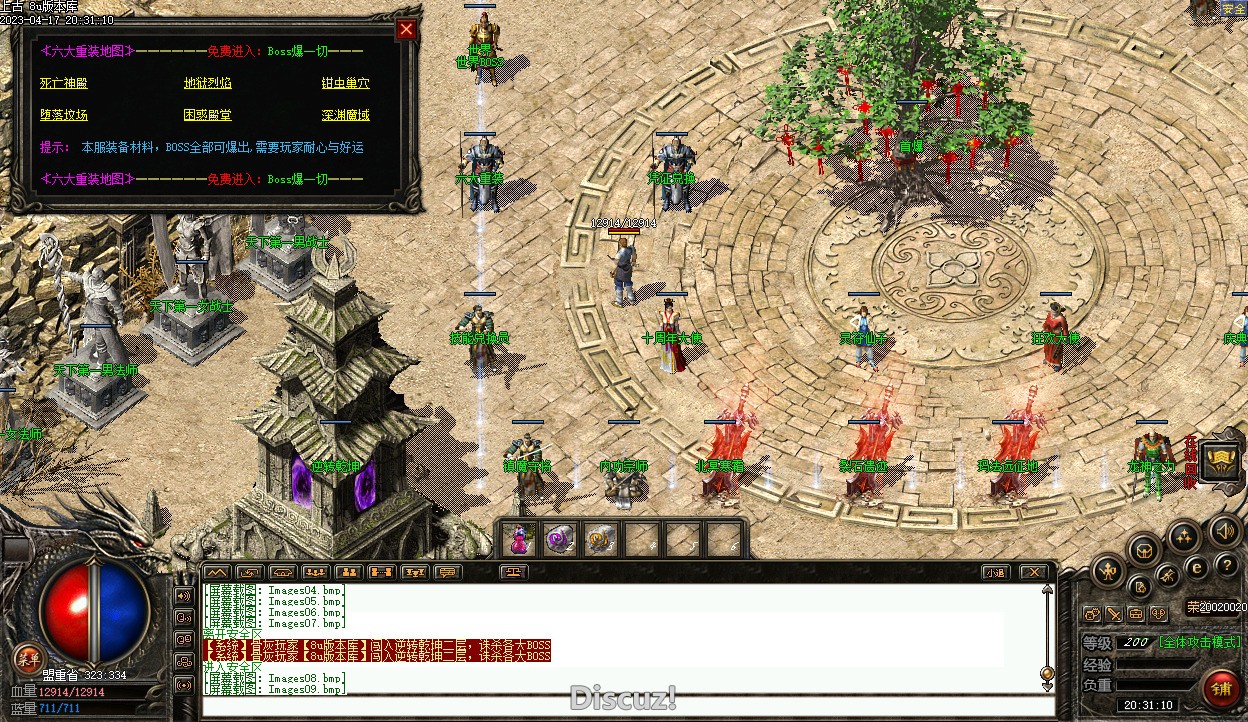
Task: Use the red potion in the quick slot
Action: pos(519,539)
